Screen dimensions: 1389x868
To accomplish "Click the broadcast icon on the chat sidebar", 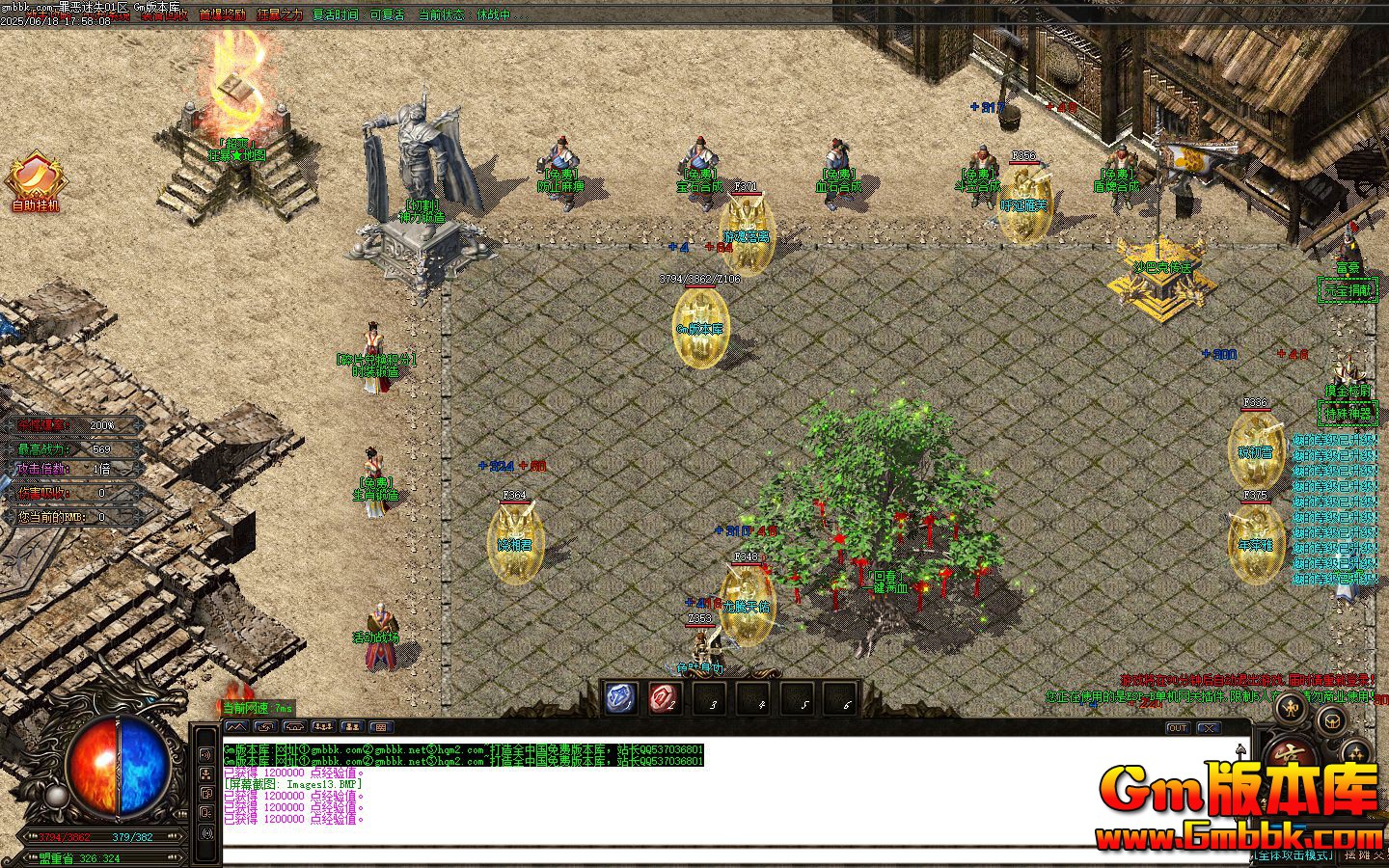I will click(207, 754).
